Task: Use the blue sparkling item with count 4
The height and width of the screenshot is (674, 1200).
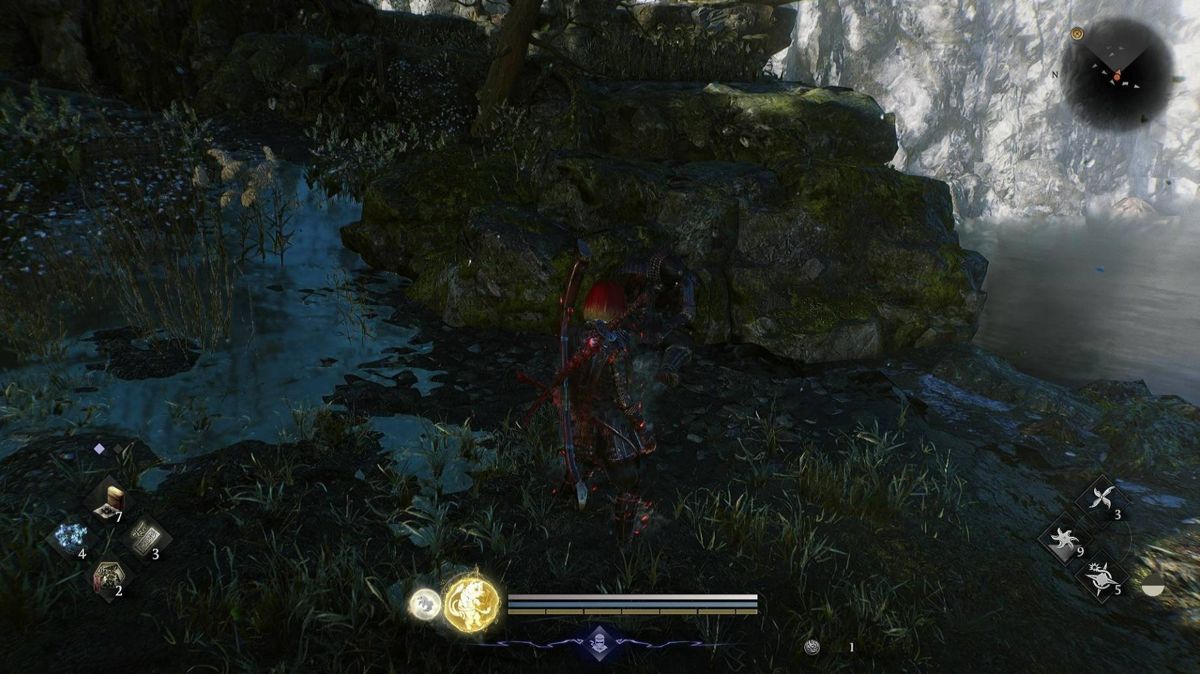Action: click(70, 538)
